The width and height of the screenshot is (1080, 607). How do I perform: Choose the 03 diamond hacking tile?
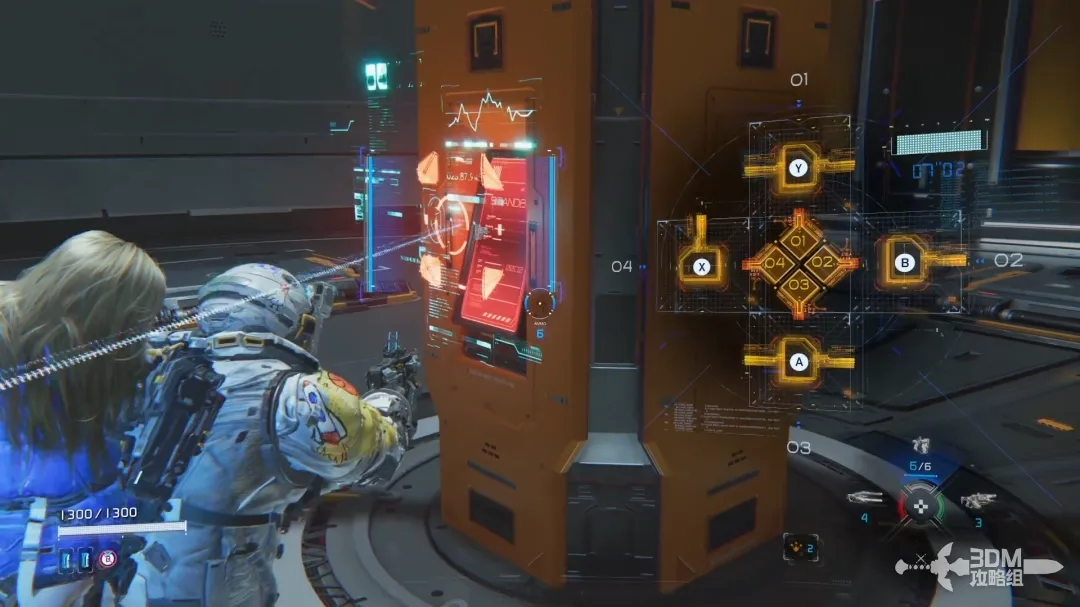point(798,284)
